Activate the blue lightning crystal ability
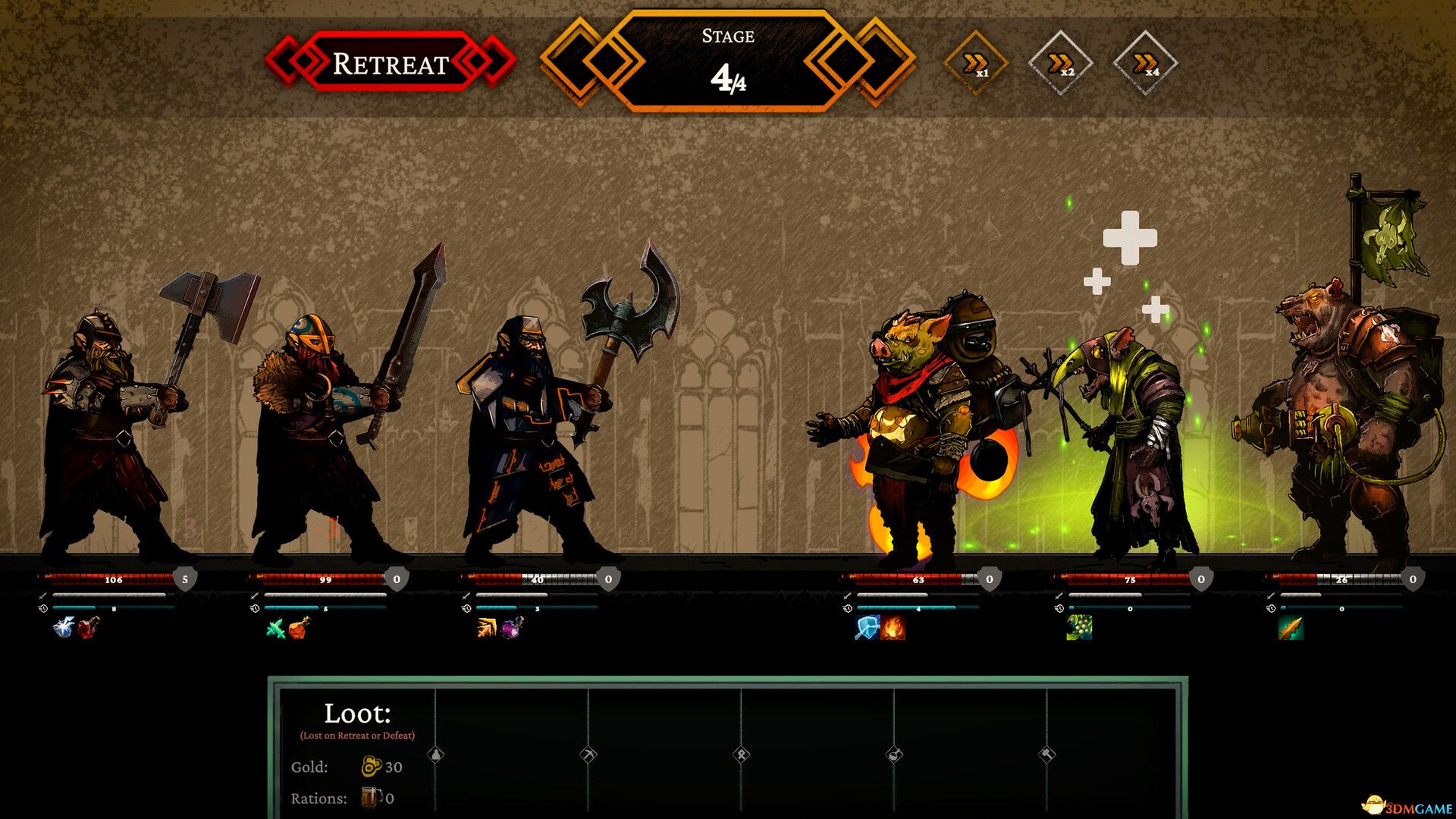The image size is (1456, 819). click(64, 628)
